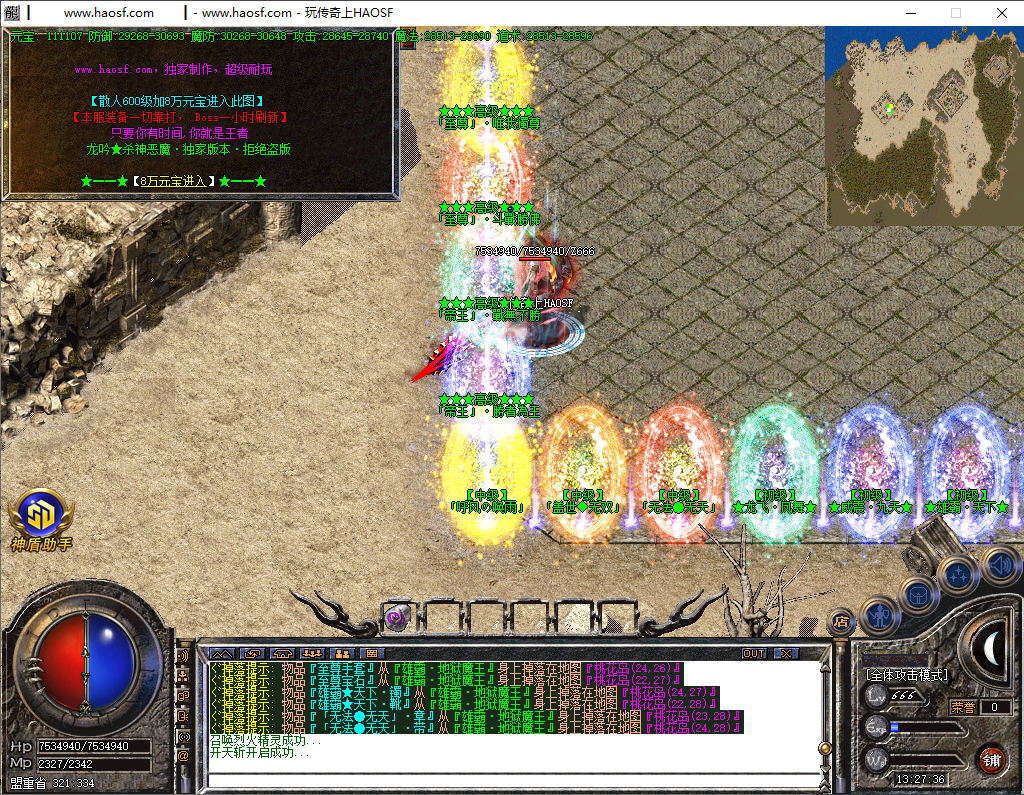Open the skills button with four stars

pyautogui.click(x=958, y=576)
